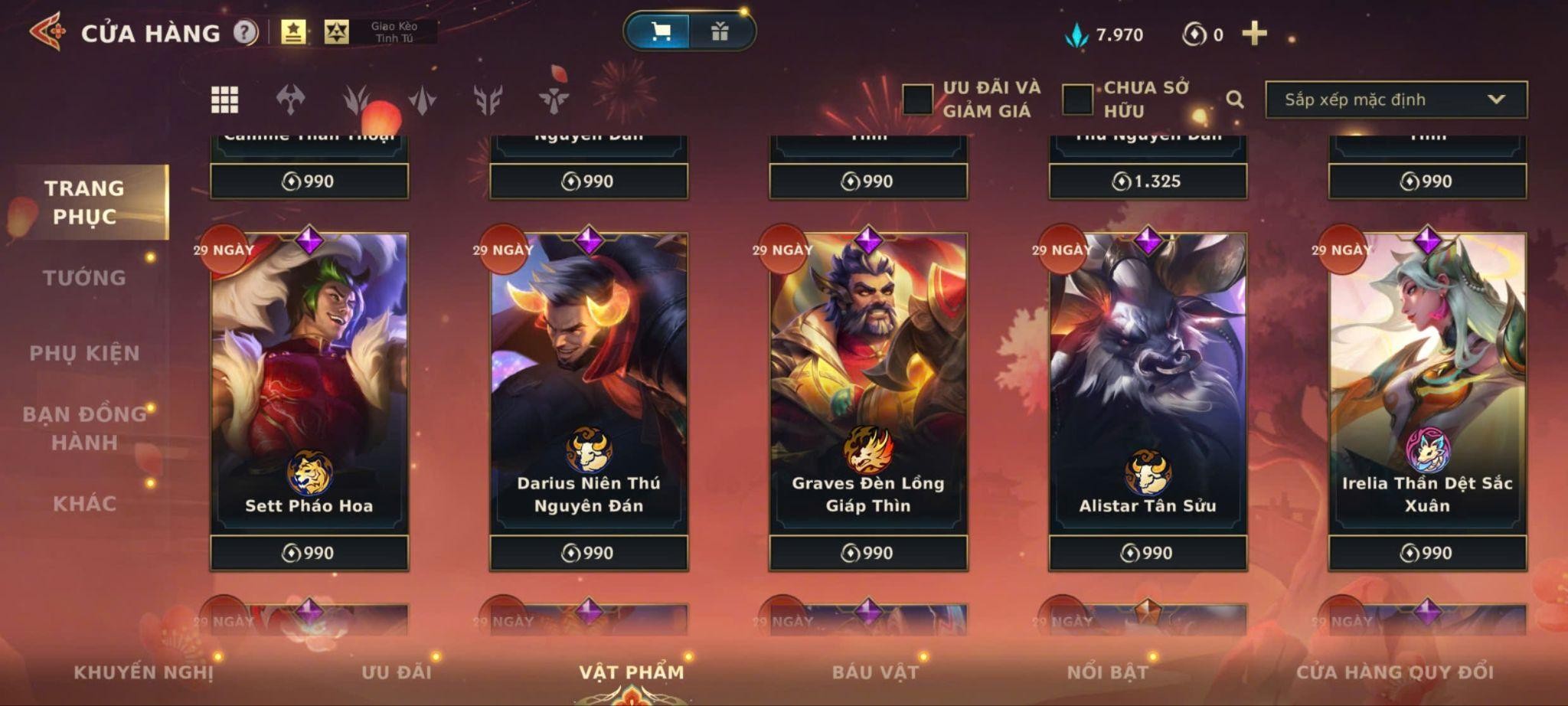1568x706 pixels.
Task: Toggle the CHƯA SỞ HỮU checkbox
Action: 1077,100
